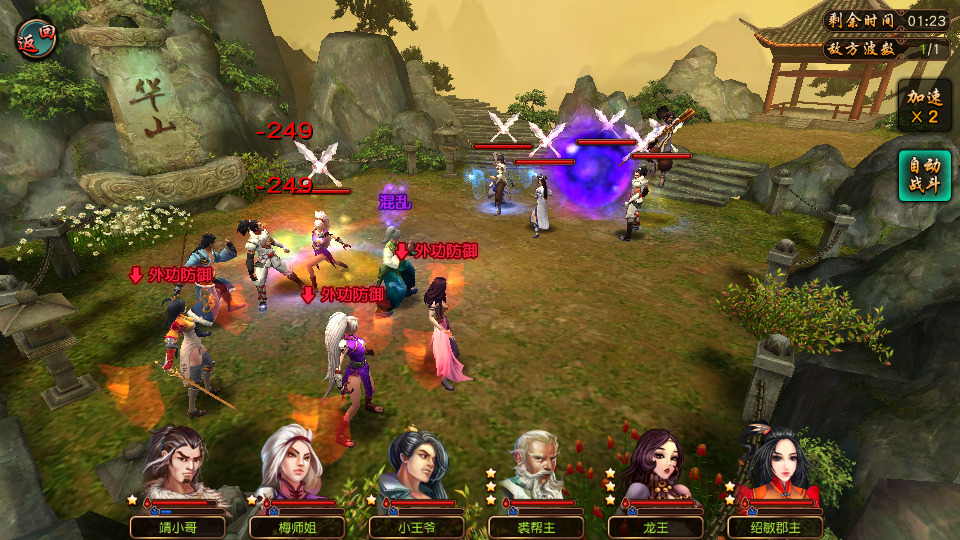Choose the 小王爷 hero portrait

pos(417,468)
